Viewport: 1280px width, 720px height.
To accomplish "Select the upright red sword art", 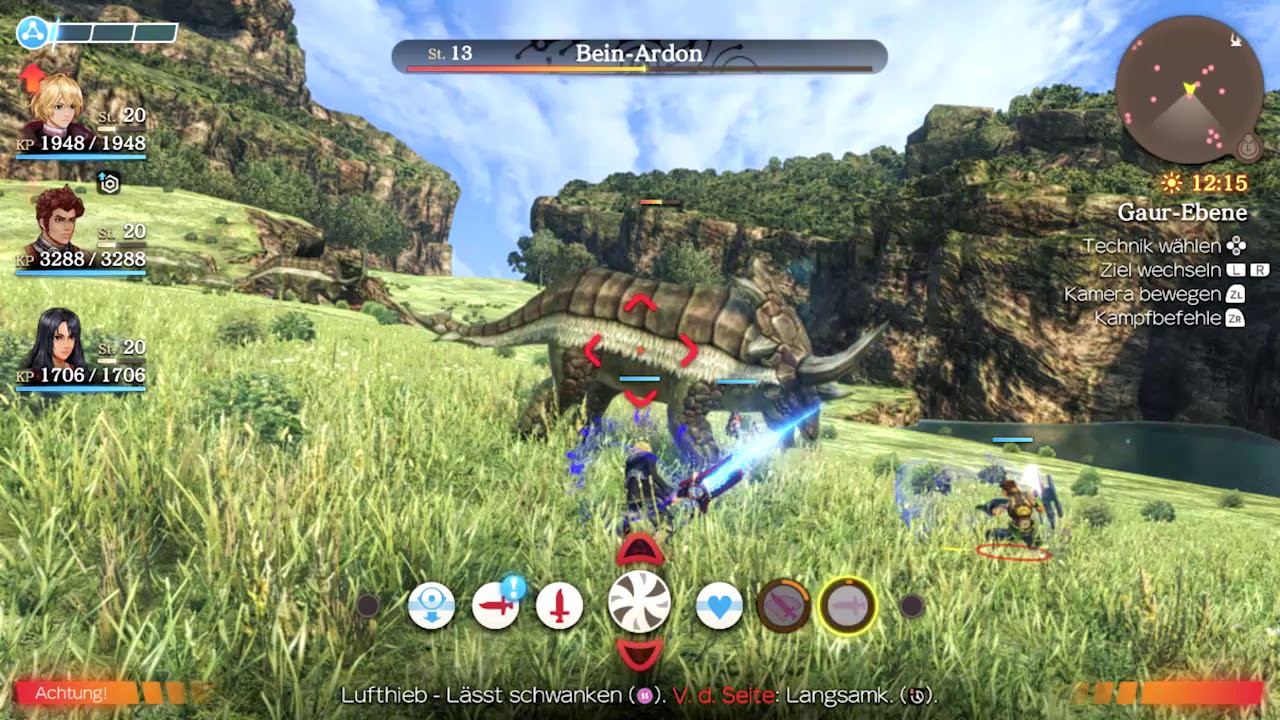I will 560,606.
